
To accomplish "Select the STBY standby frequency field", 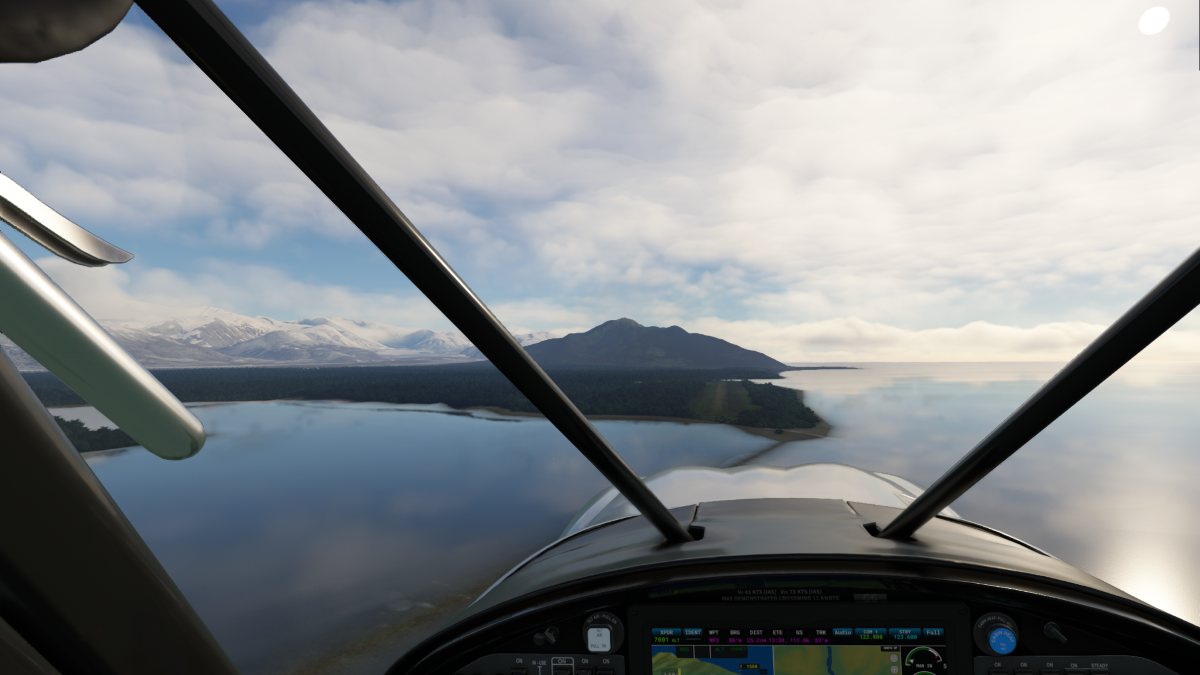I will pos(904,634).
